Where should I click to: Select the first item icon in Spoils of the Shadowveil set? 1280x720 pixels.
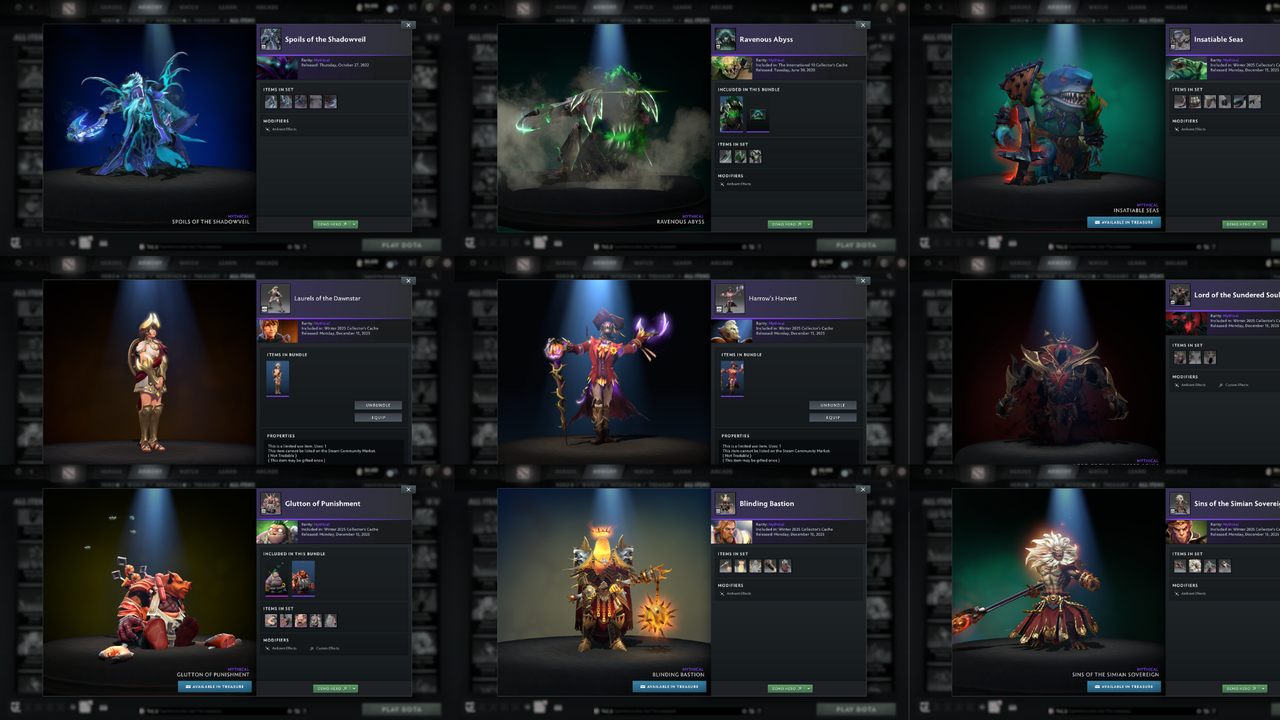(271, 101)
